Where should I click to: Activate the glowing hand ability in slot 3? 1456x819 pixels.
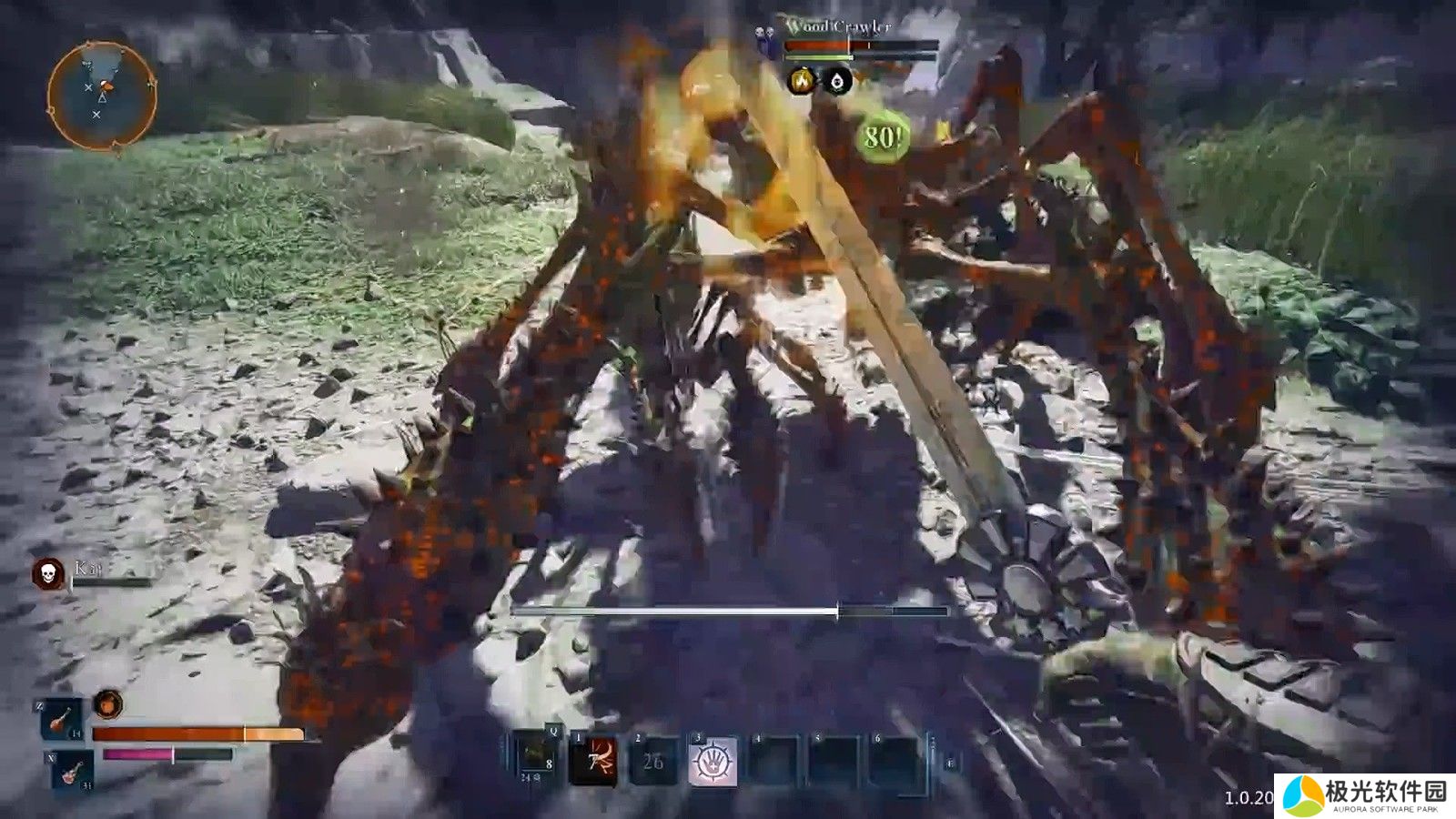tap(713, 761)
